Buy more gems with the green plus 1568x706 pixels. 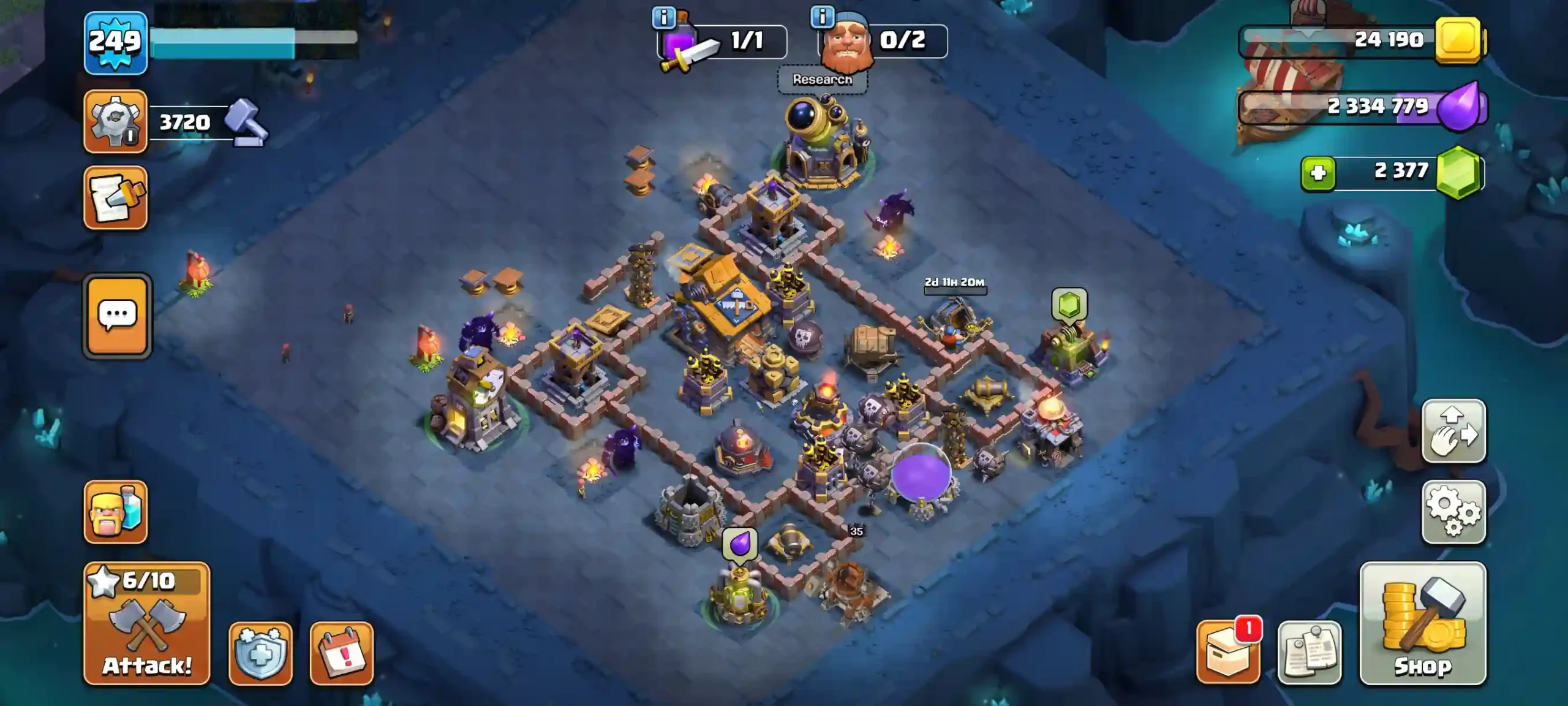(1318, 173)
